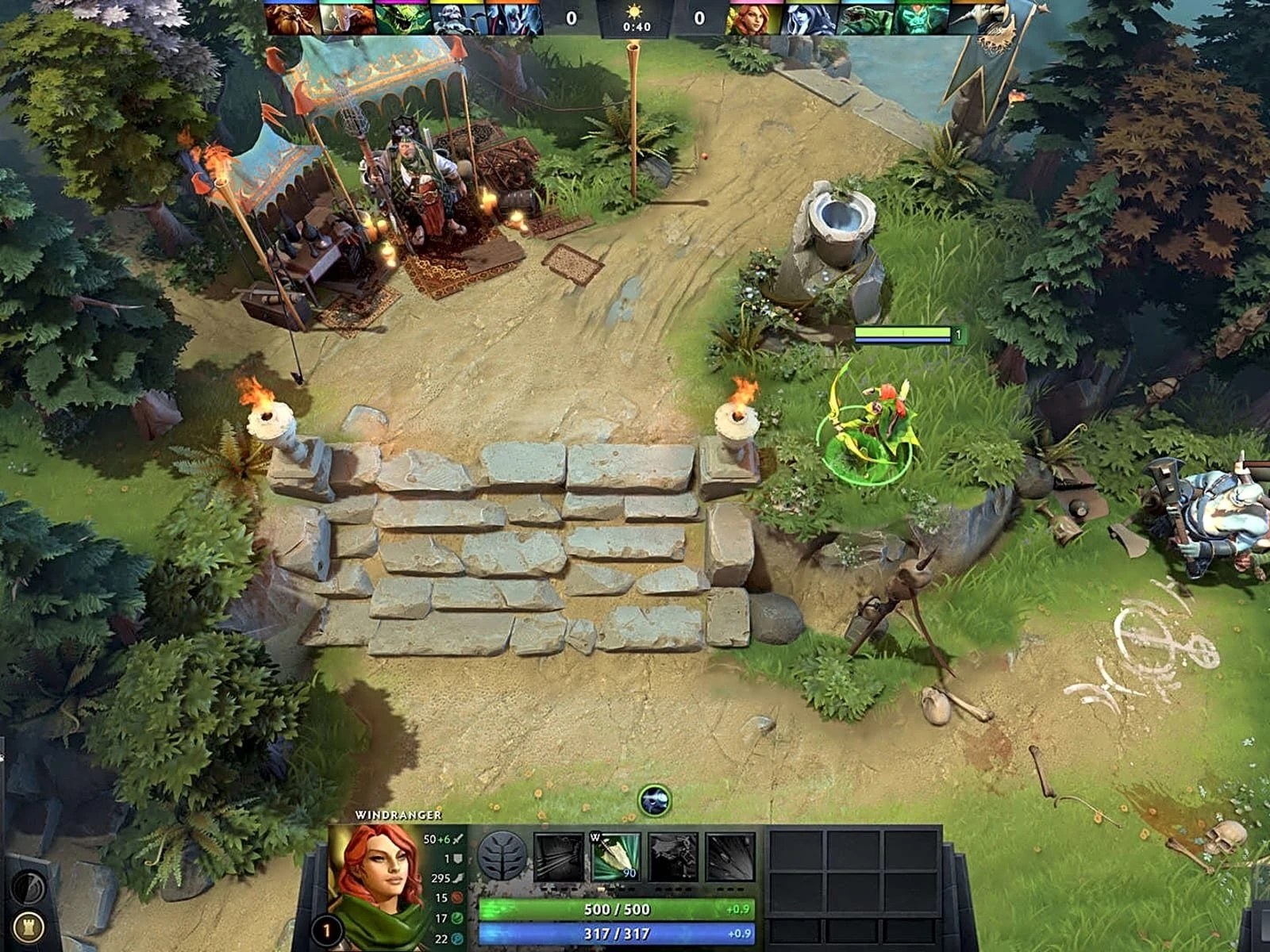The image size is (1270, 952).
Task: Activate the Windrun ability icon
Action: [x=673, y=856]
